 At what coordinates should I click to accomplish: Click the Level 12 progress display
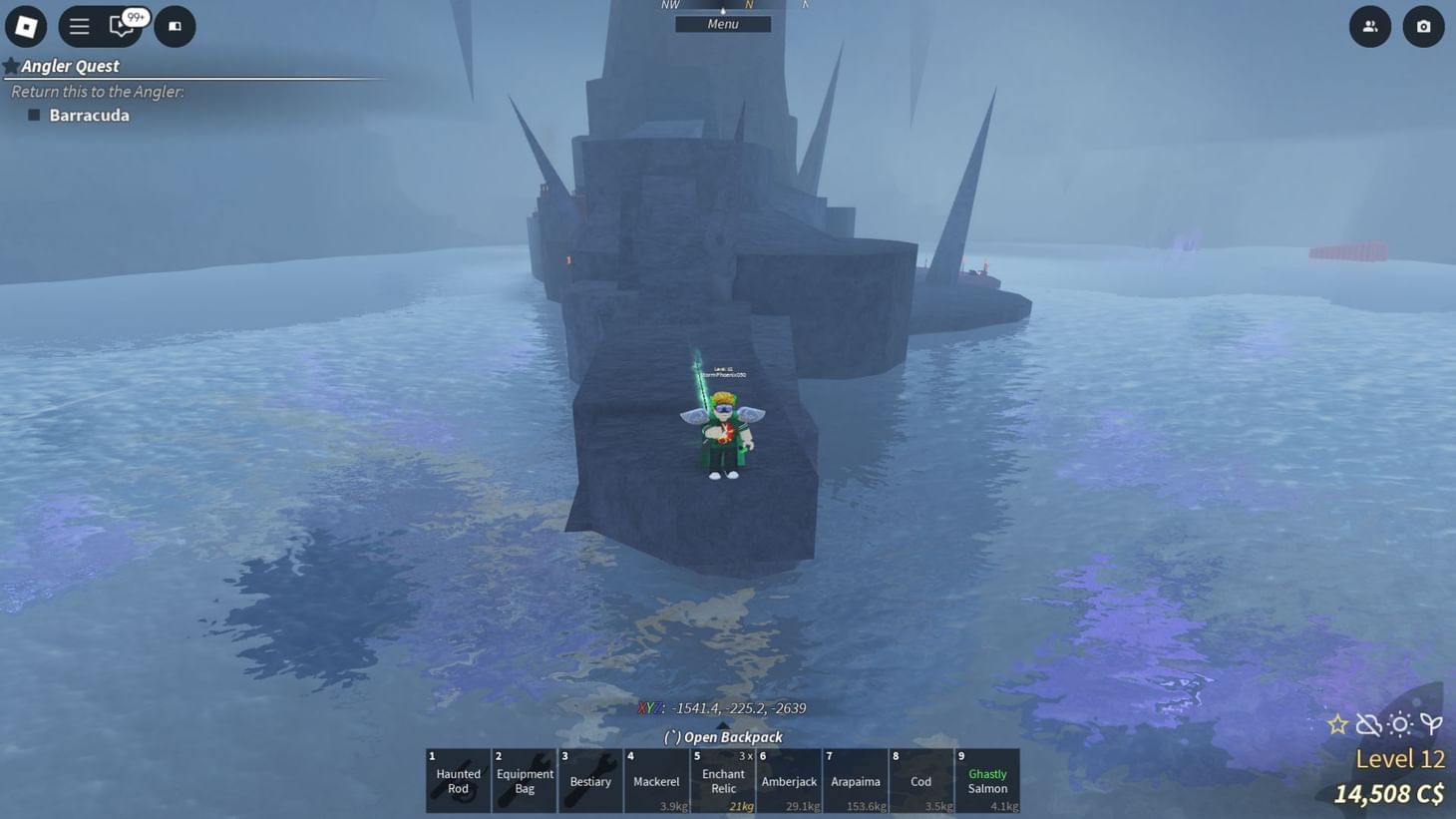(x=1400, y=759)
